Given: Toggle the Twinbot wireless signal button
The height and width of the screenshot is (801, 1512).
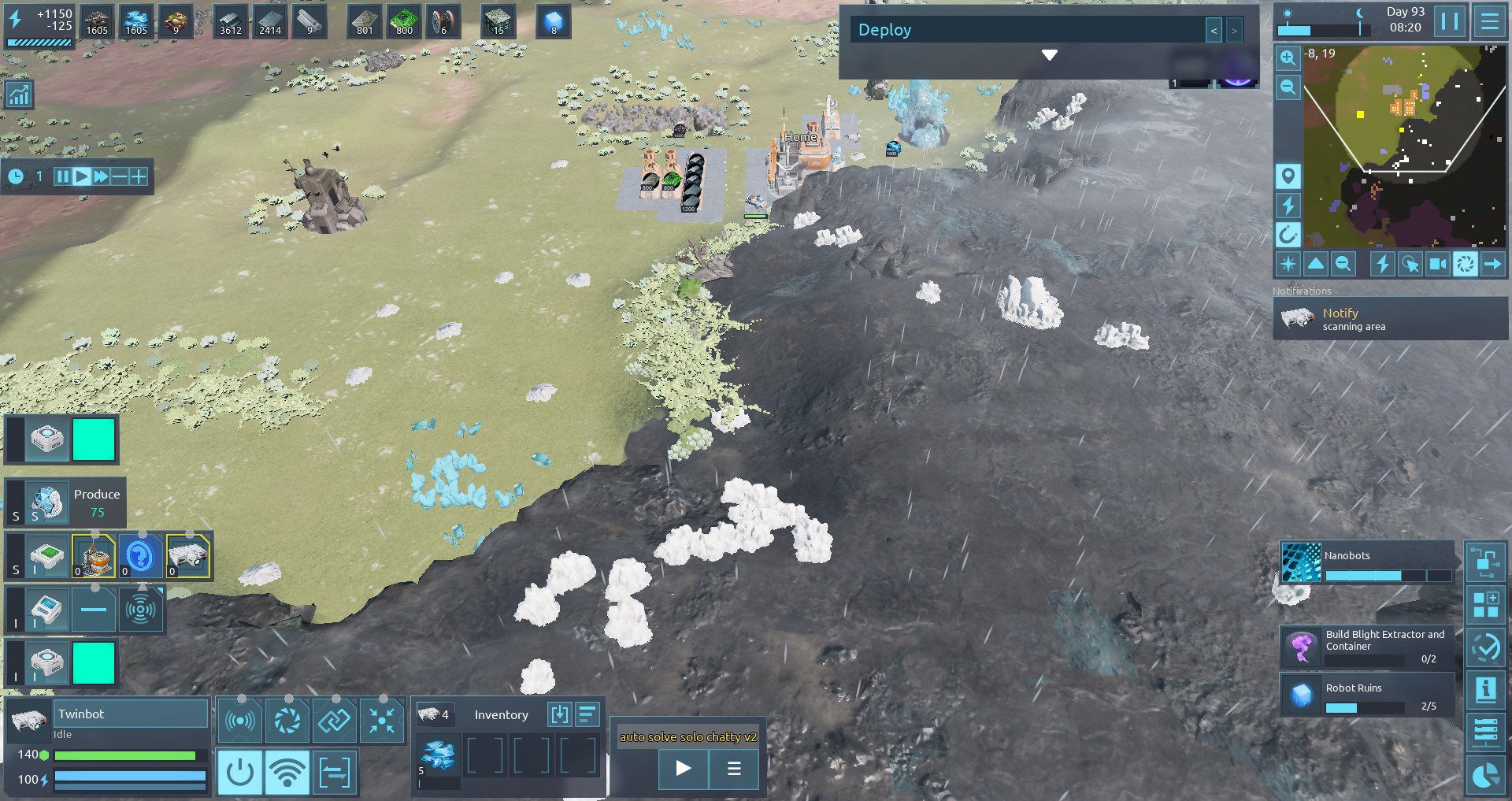Looking at the screenshot, I should point(287,772).
